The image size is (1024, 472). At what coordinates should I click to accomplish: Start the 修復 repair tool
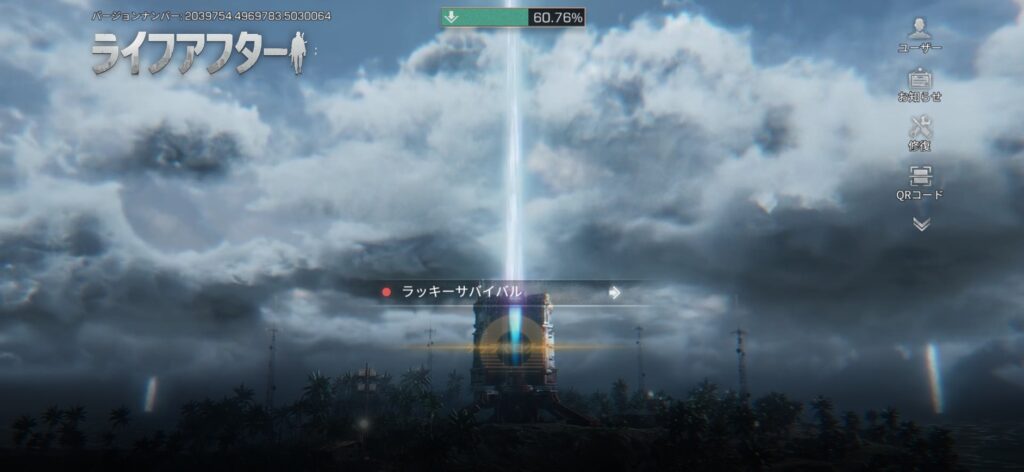click(920, 131)
